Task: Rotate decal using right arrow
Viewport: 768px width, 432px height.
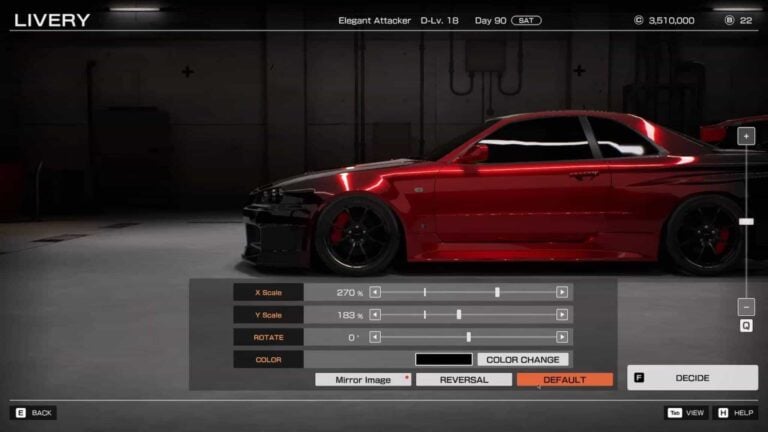Action: tap(562, 337)
